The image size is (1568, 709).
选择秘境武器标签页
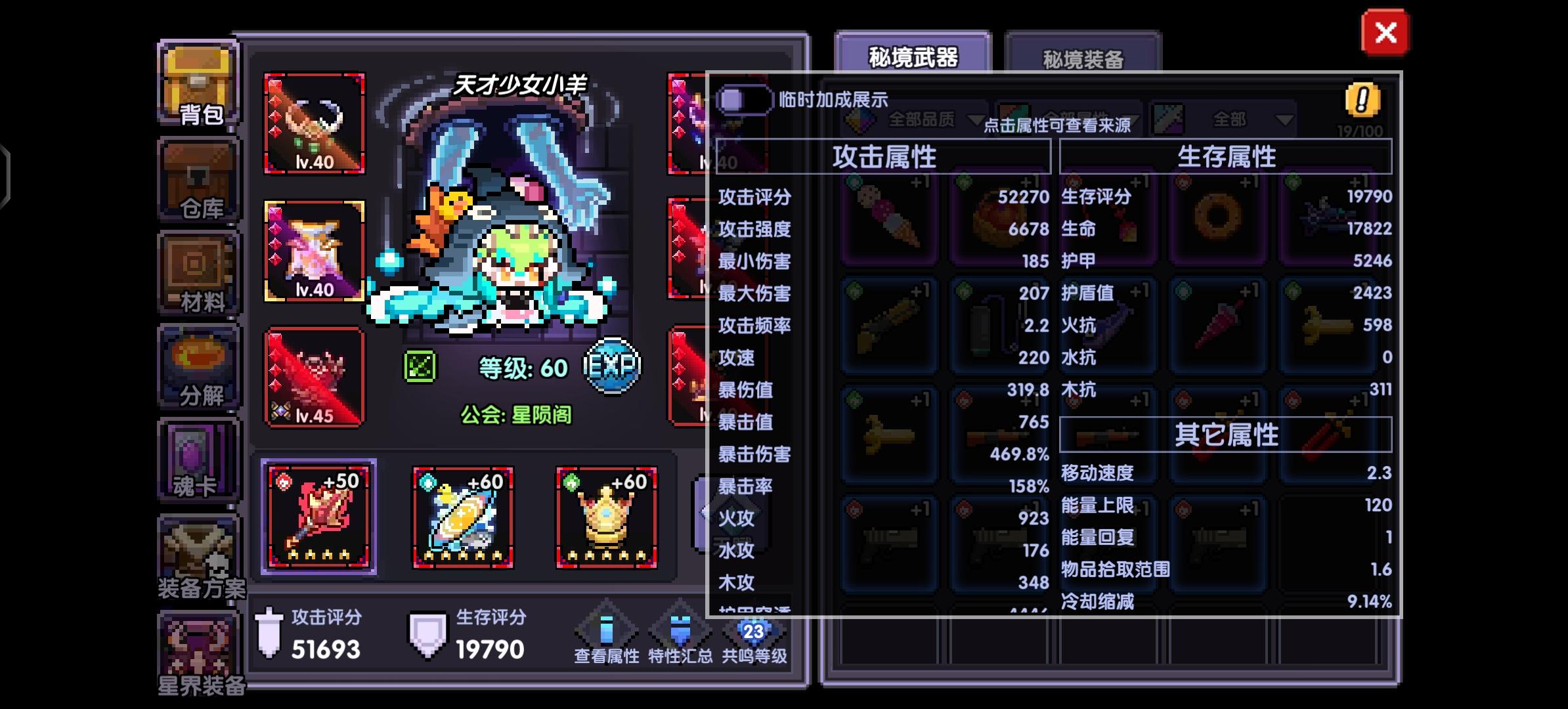(x=913, y=57)
